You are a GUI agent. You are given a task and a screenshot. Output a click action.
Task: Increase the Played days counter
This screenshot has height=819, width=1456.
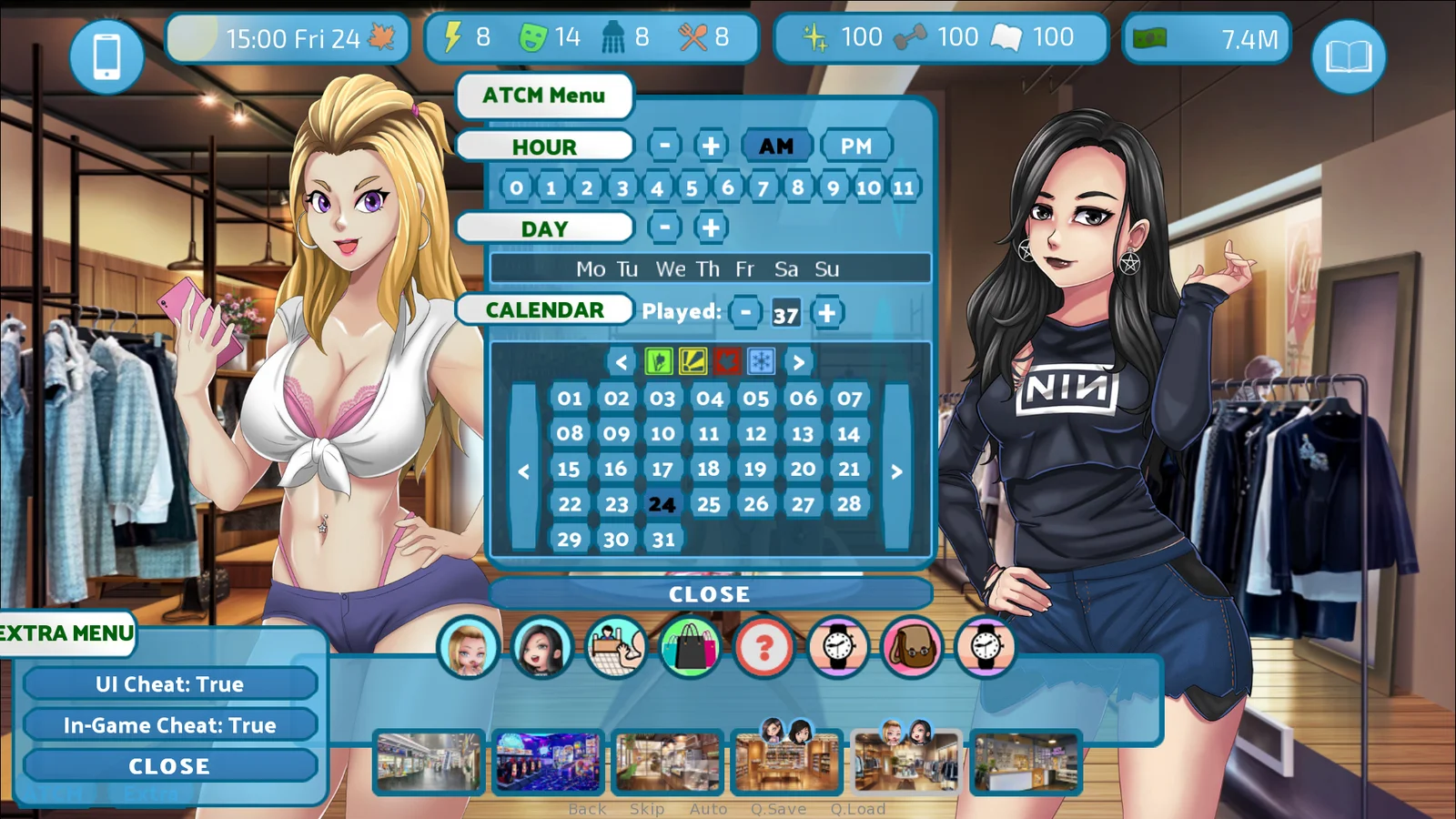(826, 313)
